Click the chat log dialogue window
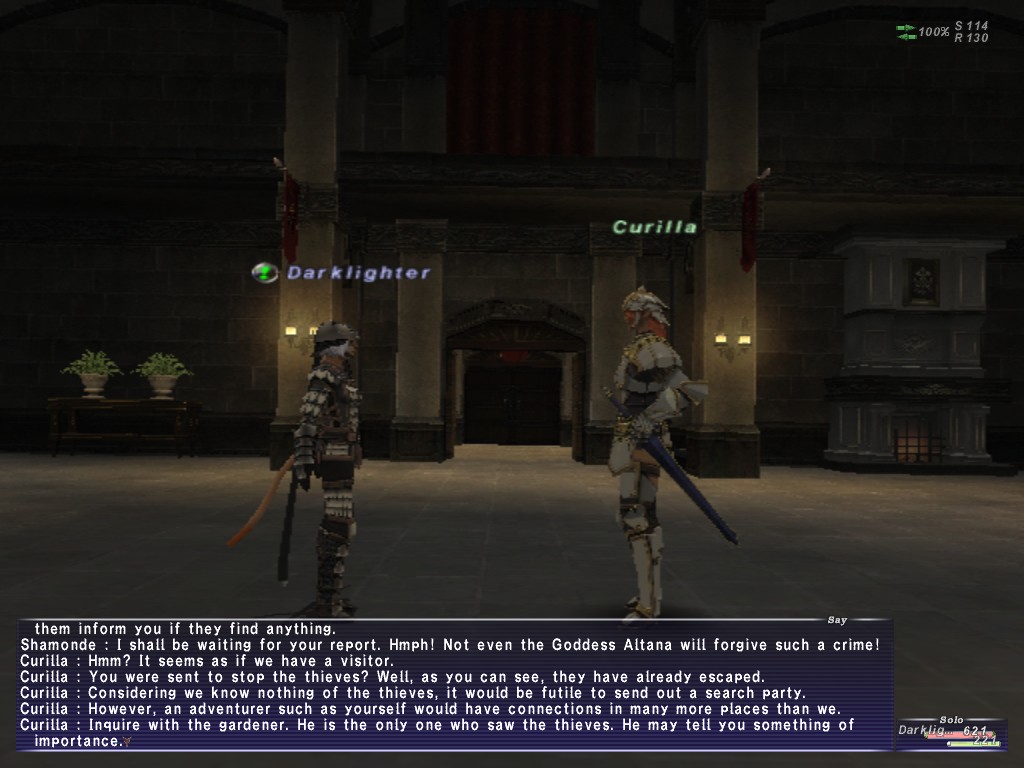The width and height of the screenshot is (1024, 768). 450,685
